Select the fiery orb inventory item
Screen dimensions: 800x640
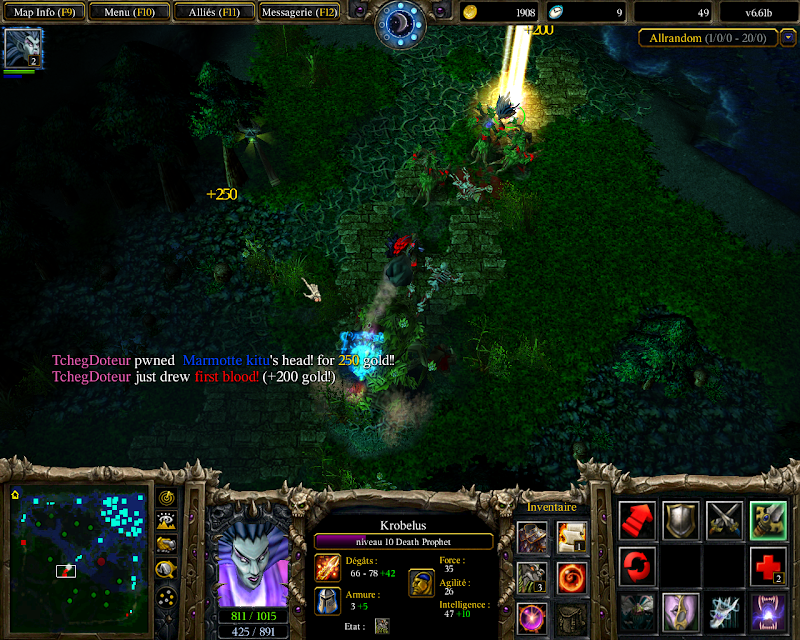pyautogui.click(x=573, y=577)
